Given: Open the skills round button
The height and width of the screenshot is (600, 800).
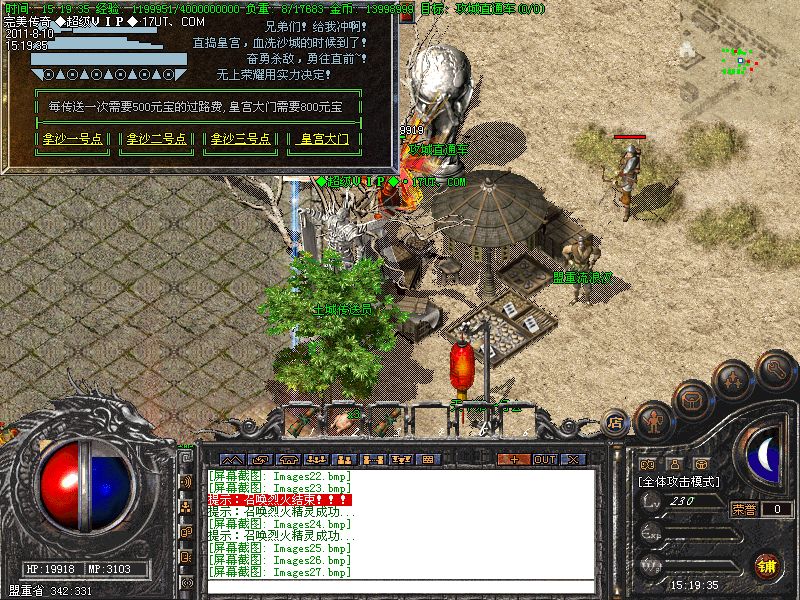Looking at the screenshot, I should coord(735,381).
